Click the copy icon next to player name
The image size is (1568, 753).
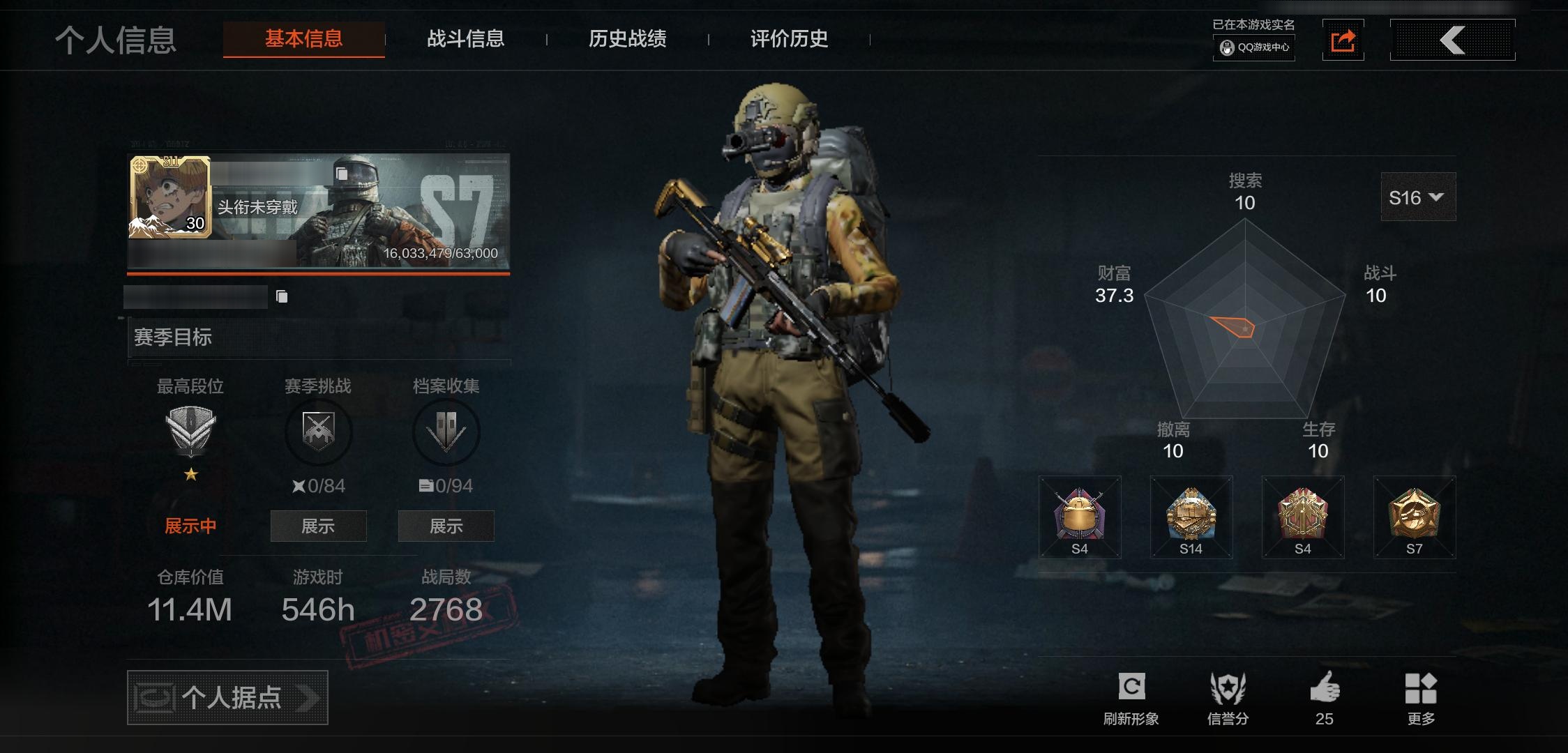coord(282,296)
